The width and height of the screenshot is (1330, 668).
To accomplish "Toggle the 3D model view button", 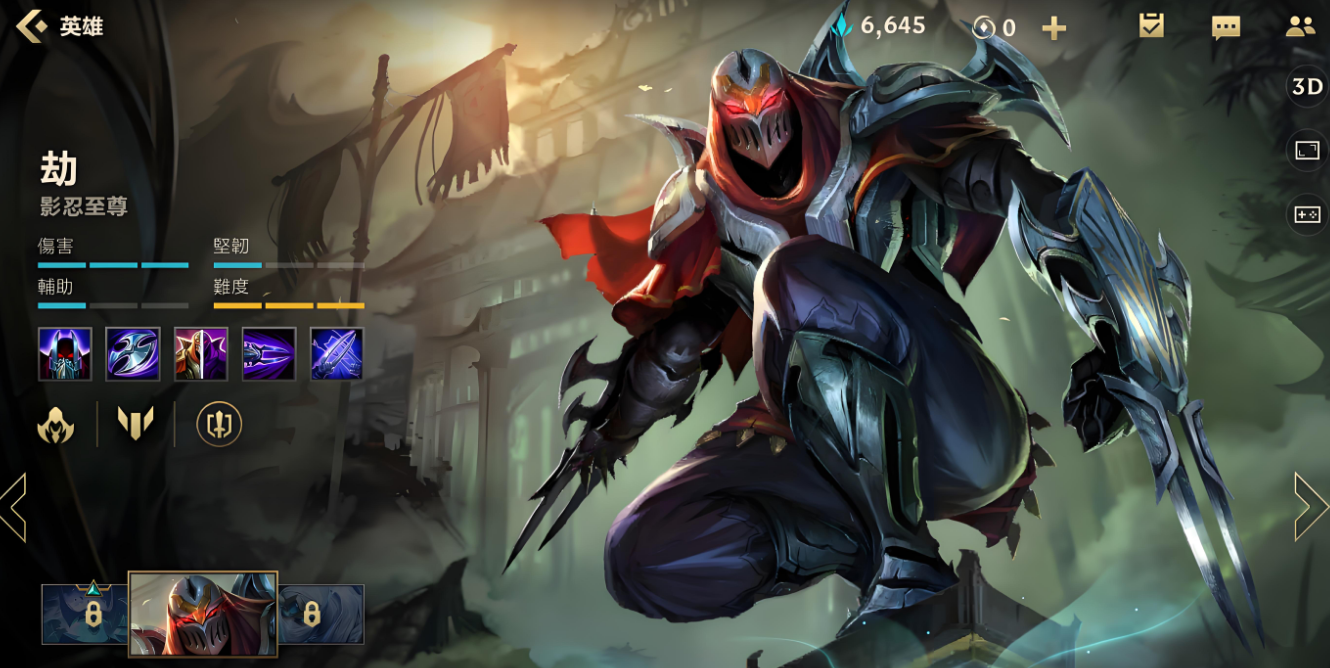I will [x=1307, y=87].
